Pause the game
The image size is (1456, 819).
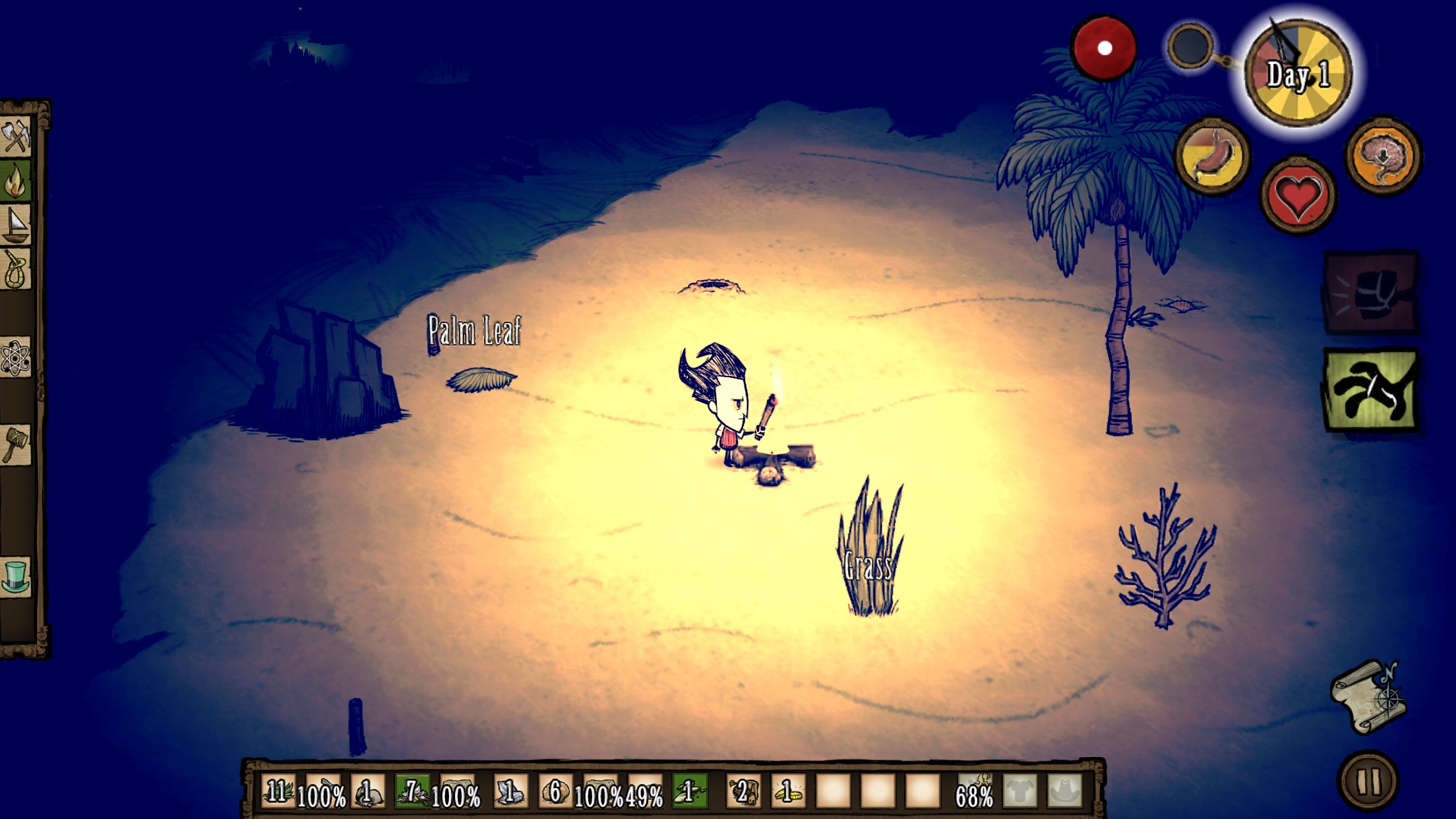coord(1368,782)
